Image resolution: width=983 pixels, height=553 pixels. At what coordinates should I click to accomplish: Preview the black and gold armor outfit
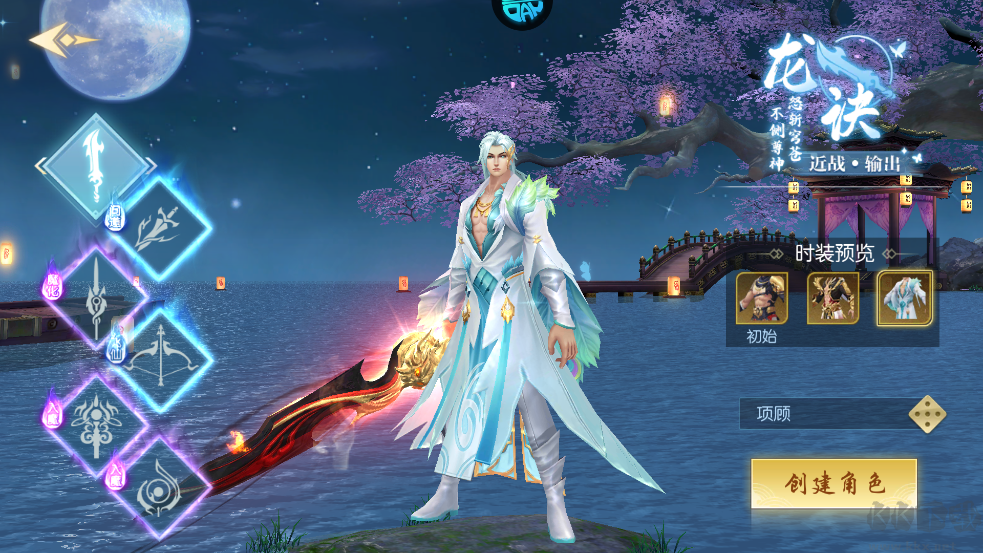[x=833, y=299]
